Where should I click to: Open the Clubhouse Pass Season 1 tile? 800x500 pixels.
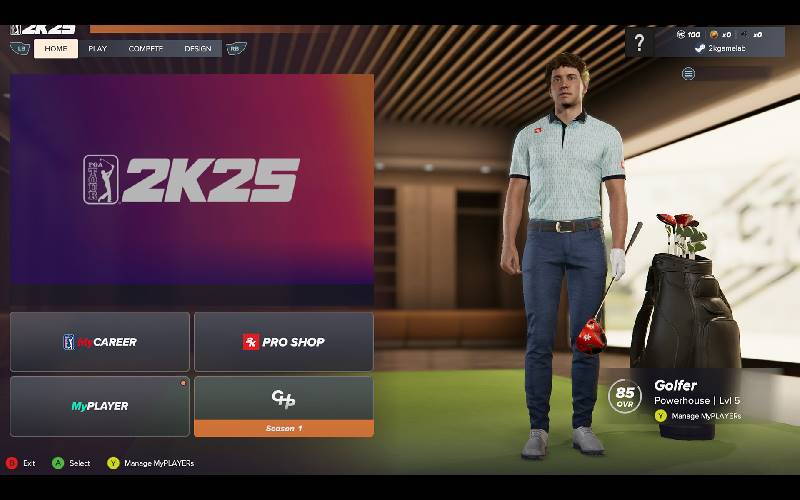(284, 406)
